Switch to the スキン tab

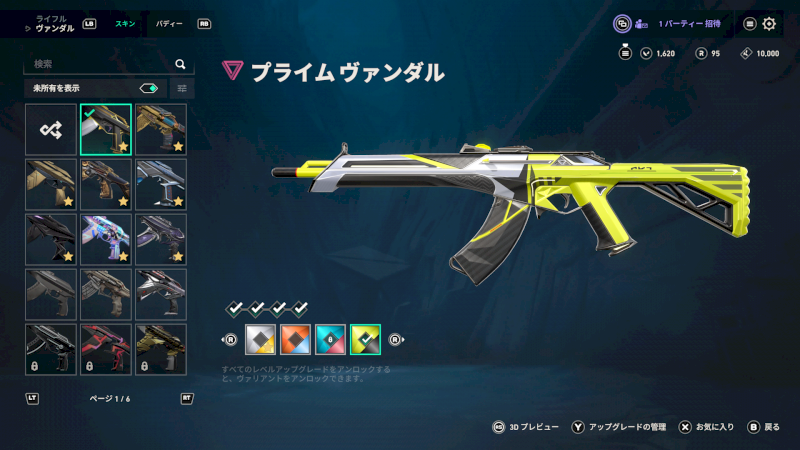(125, 23)
